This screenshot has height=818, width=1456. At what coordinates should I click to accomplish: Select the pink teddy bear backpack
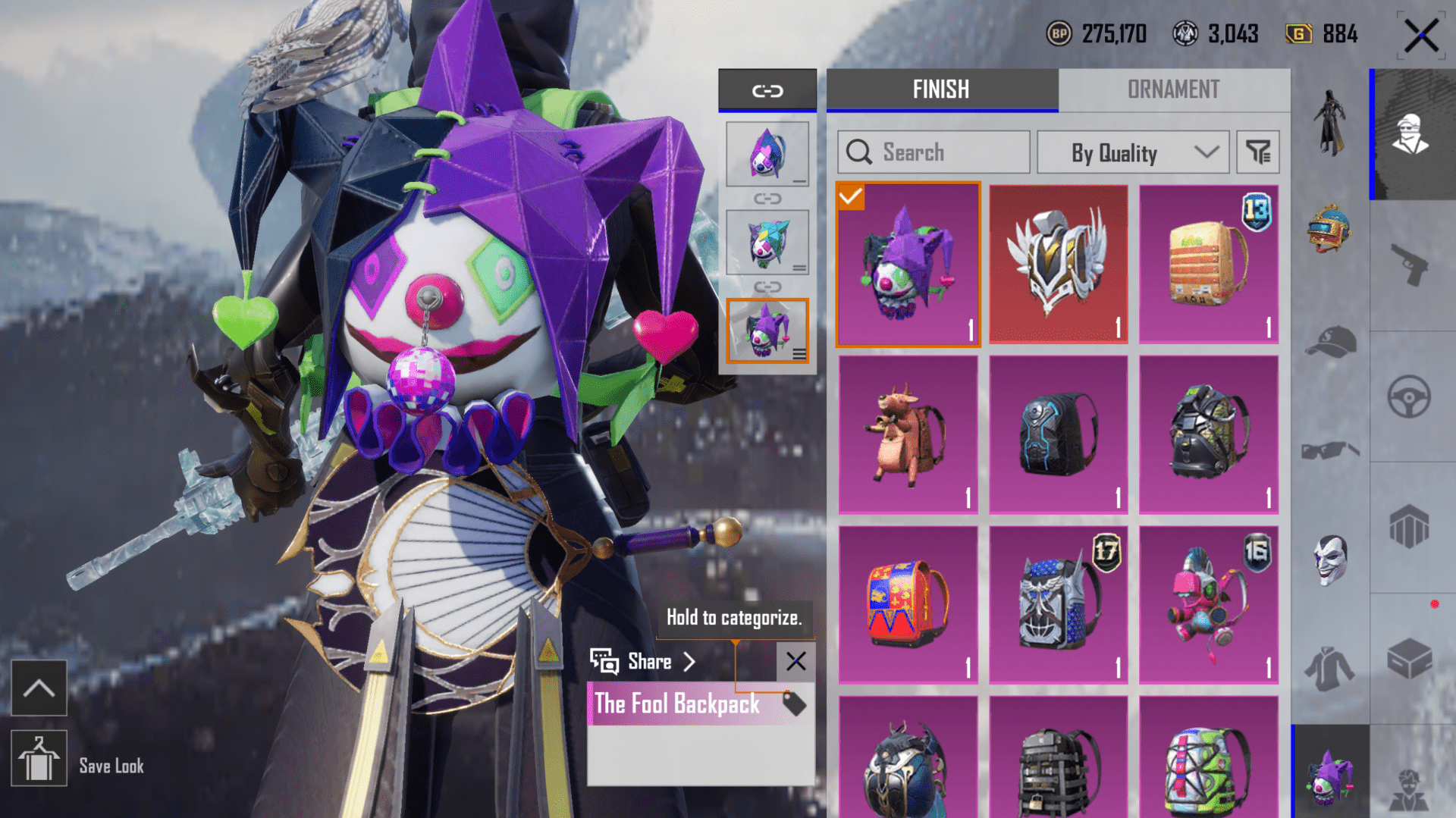pyautogui.click(x=1208, y=604)
